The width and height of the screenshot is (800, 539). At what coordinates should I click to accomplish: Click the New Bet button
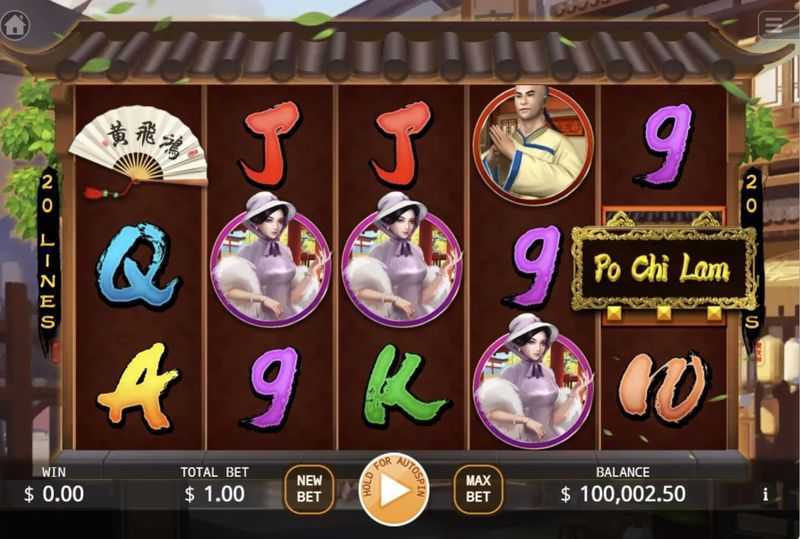point(310,489)
